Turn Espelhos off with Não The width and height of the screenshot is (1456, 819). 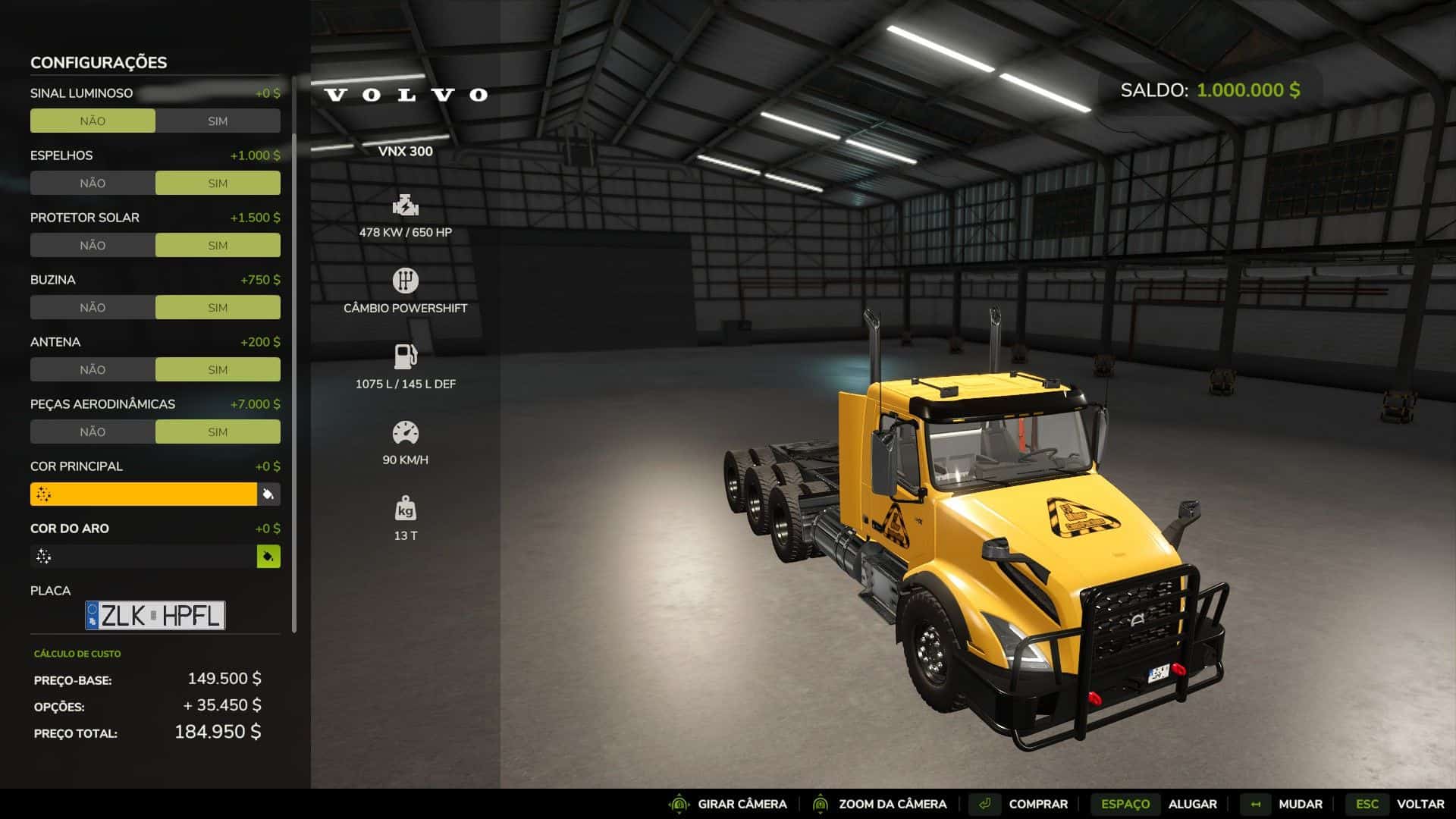(x=93, y=184)
